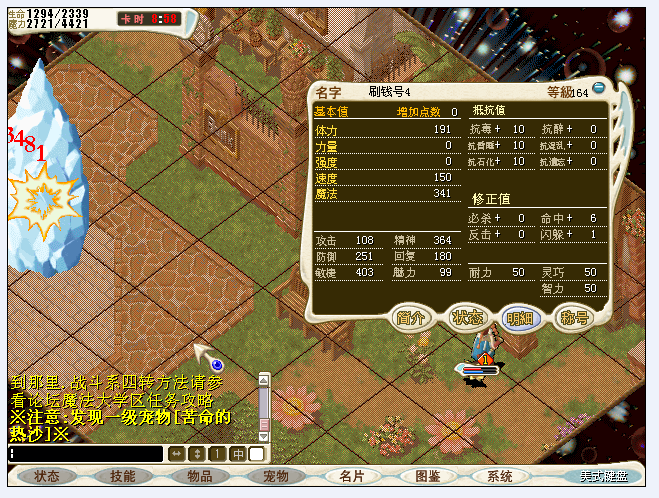
Task: Close the character stats panel
Action: pyautogui.click(x=598, y=87)
